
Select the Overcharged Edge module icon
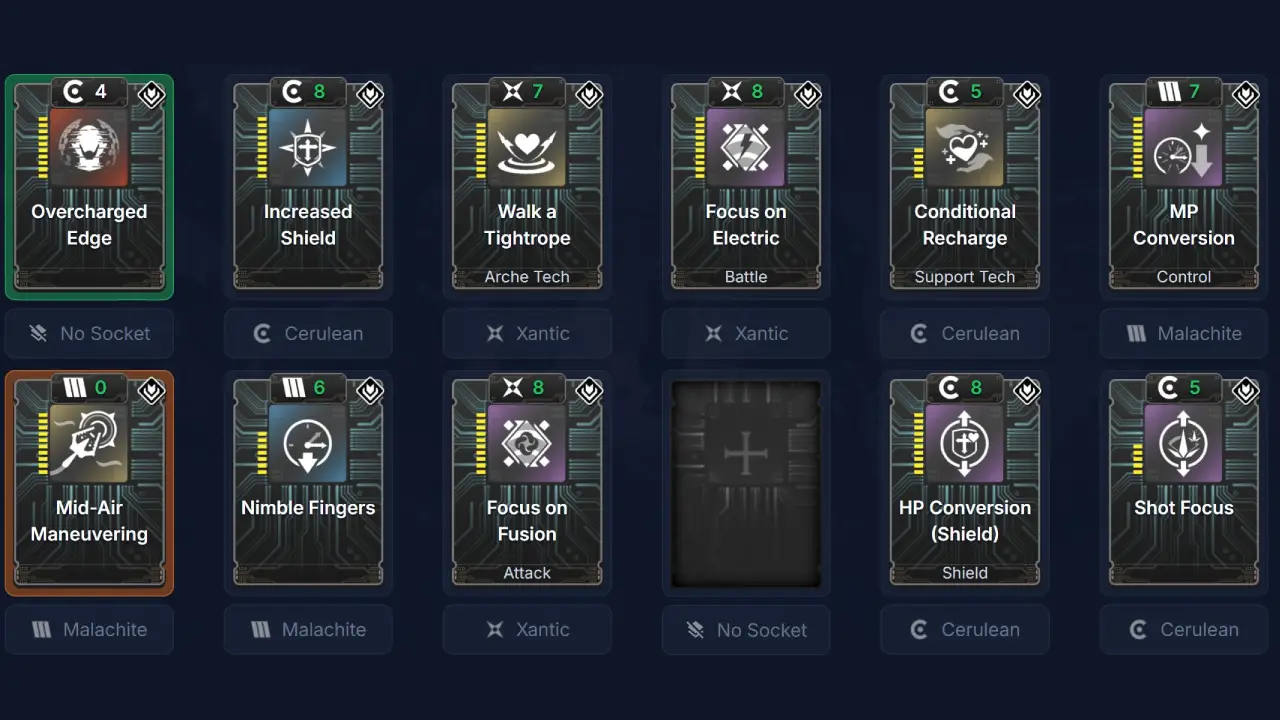pyautogui.click(x=89, y=148)
